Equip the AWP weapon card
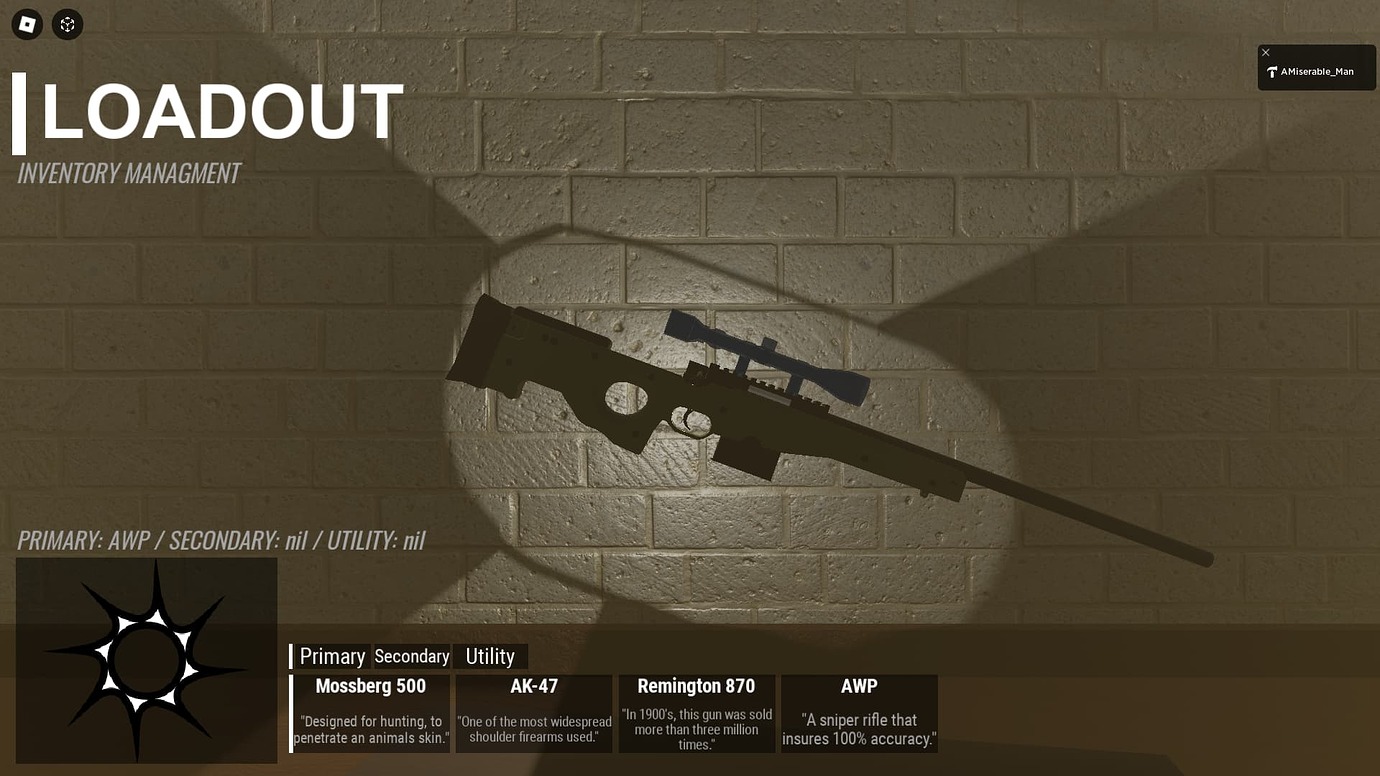 (858, 712)
